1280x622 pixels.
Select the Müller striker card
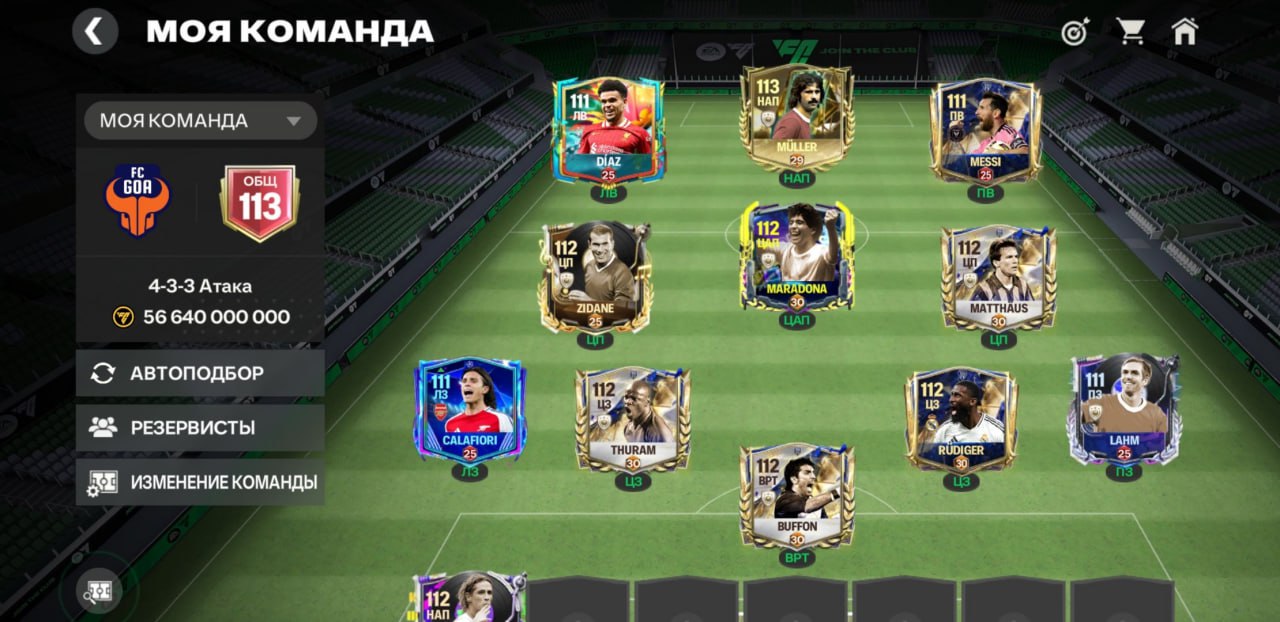796,118
